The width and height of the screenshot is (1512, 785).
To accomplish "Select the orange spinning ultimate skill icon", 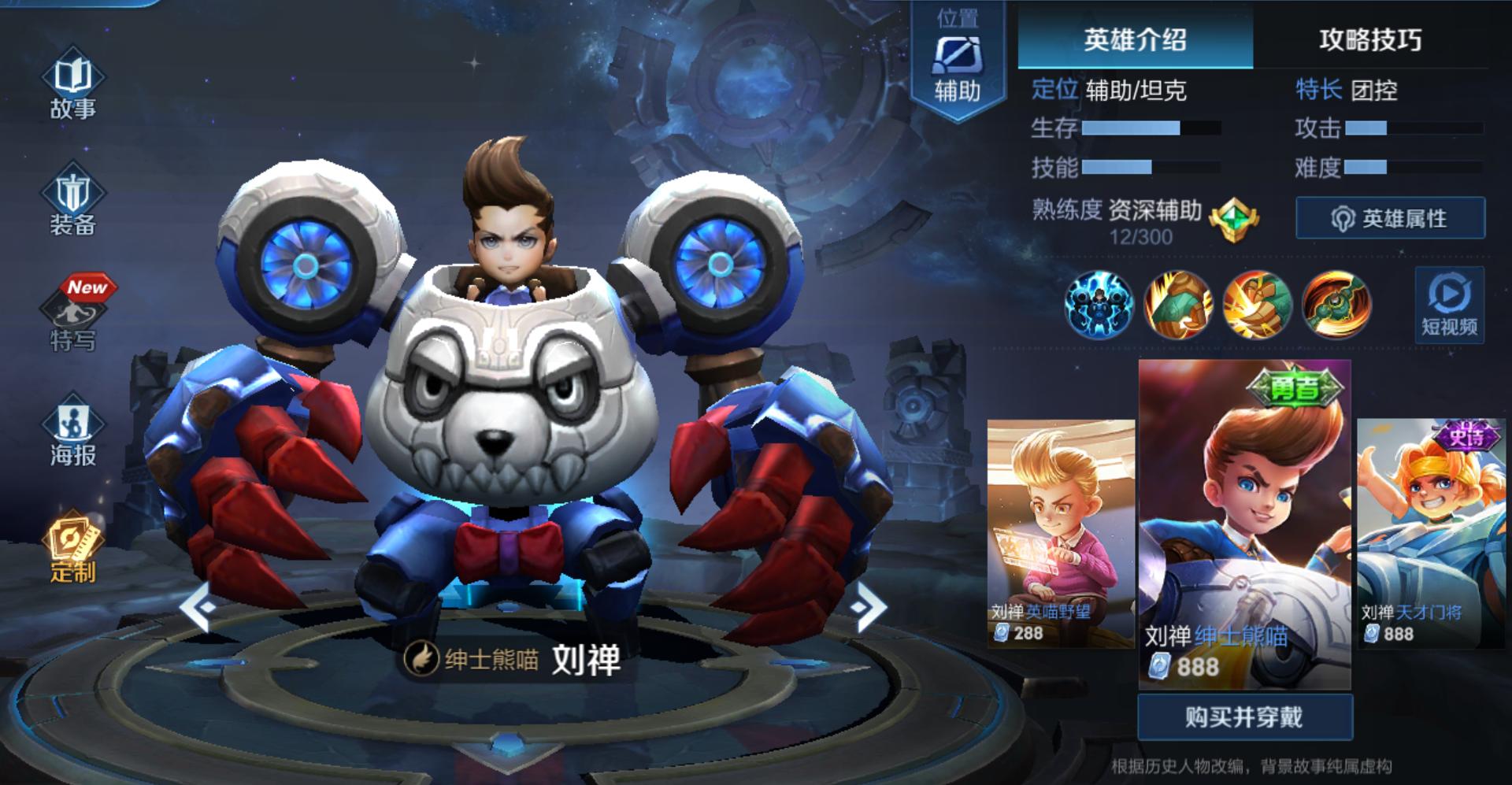I will point(1336,305).
